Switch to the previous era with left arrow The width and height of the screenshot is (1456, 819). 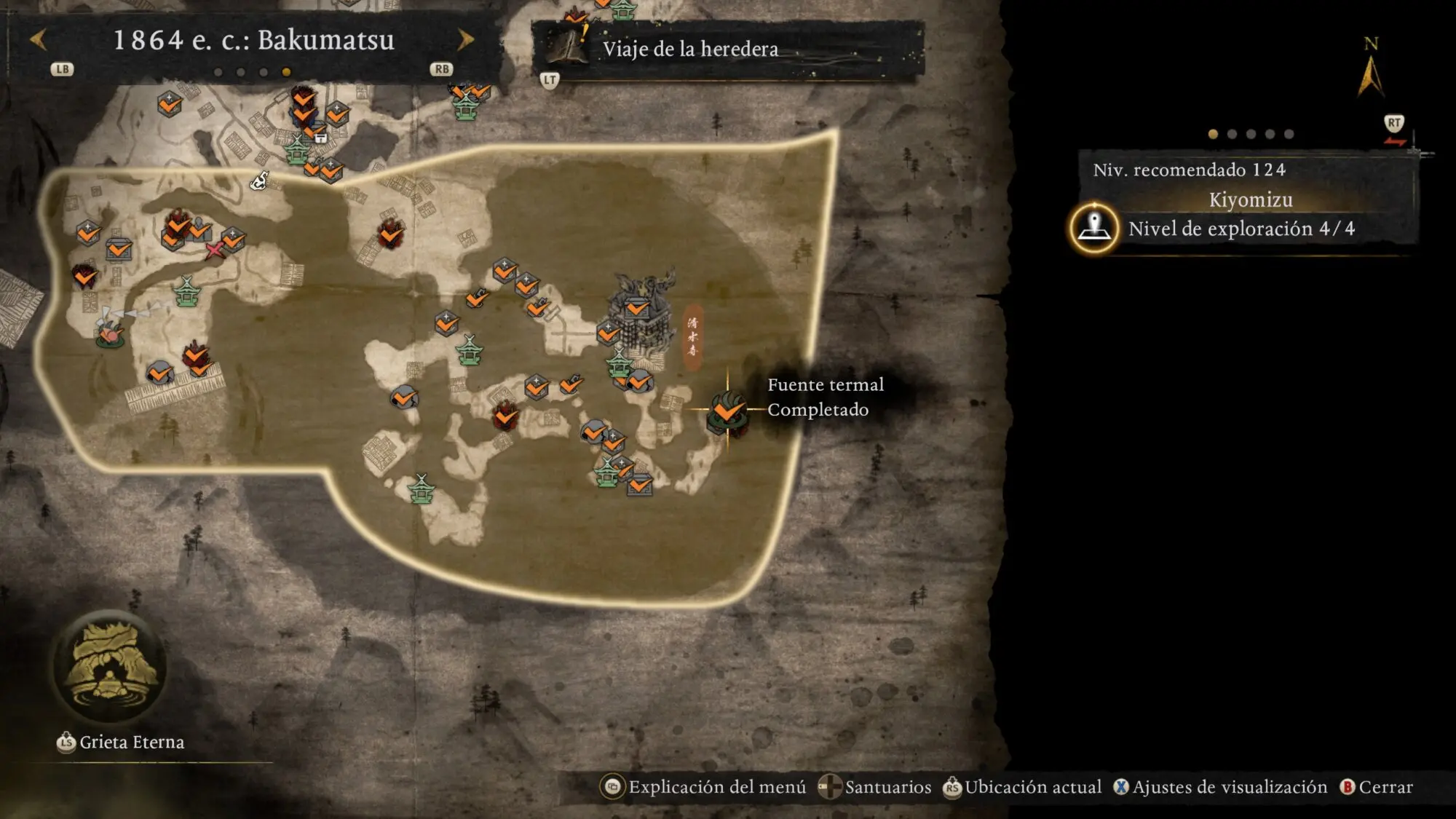click(39, 40)
